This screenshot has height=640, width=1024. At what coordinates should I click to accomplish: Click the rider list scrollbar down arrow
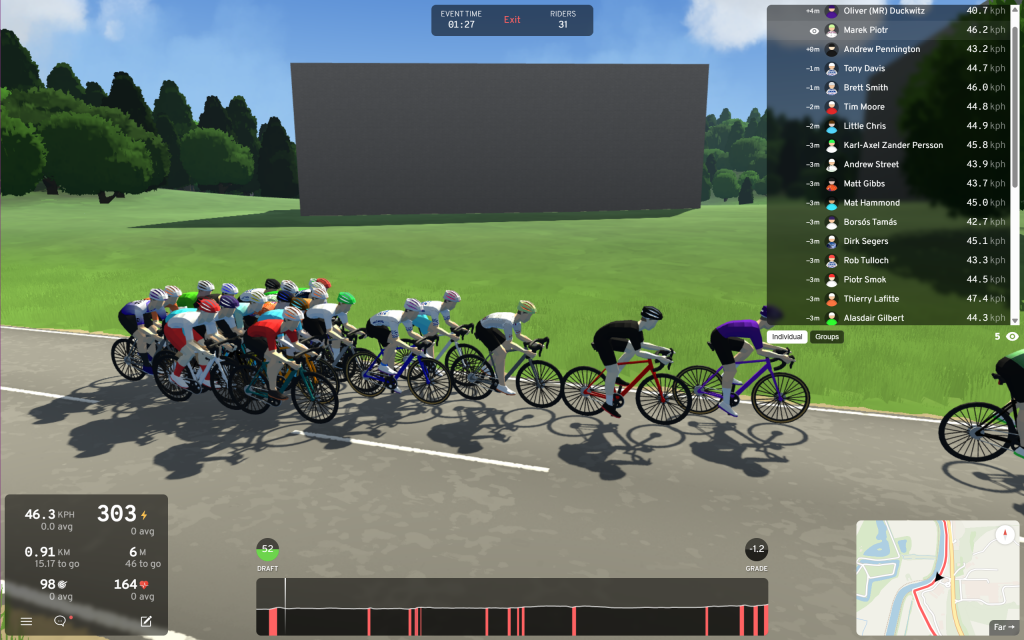[1016, 320]
